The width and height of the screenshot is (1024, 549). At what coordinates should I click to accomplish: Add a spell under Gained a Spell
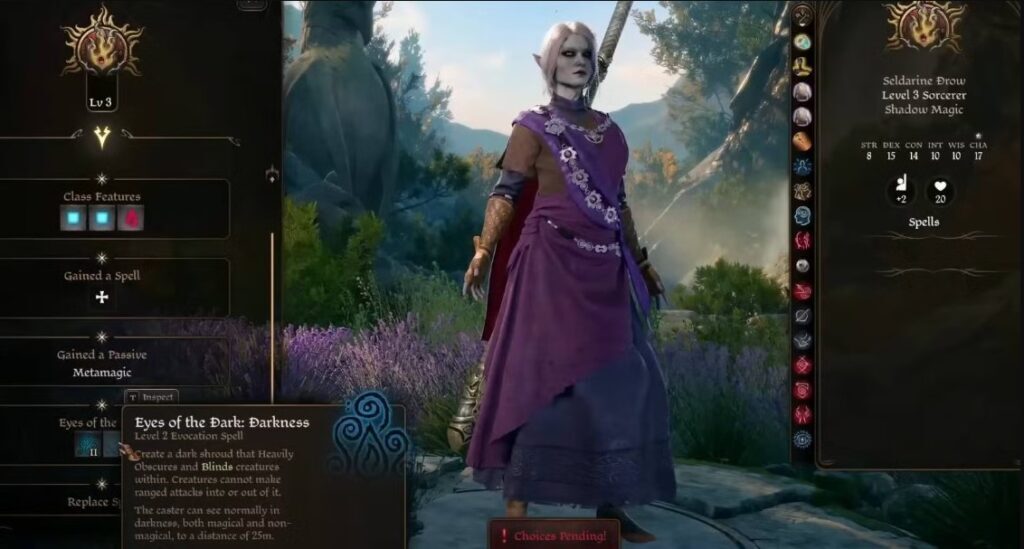(x=101, y=297)
